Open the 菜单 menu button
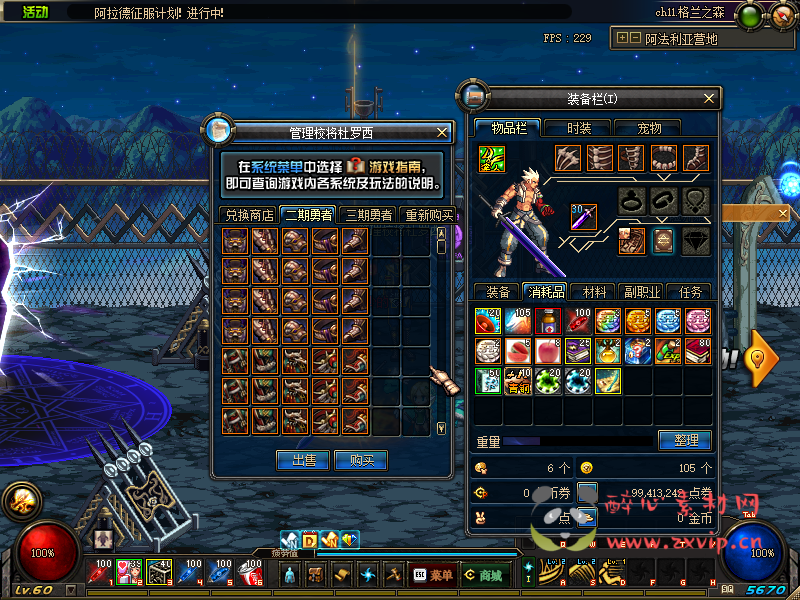Viewport: 800px width, 600px height. [x=434, y=575]
